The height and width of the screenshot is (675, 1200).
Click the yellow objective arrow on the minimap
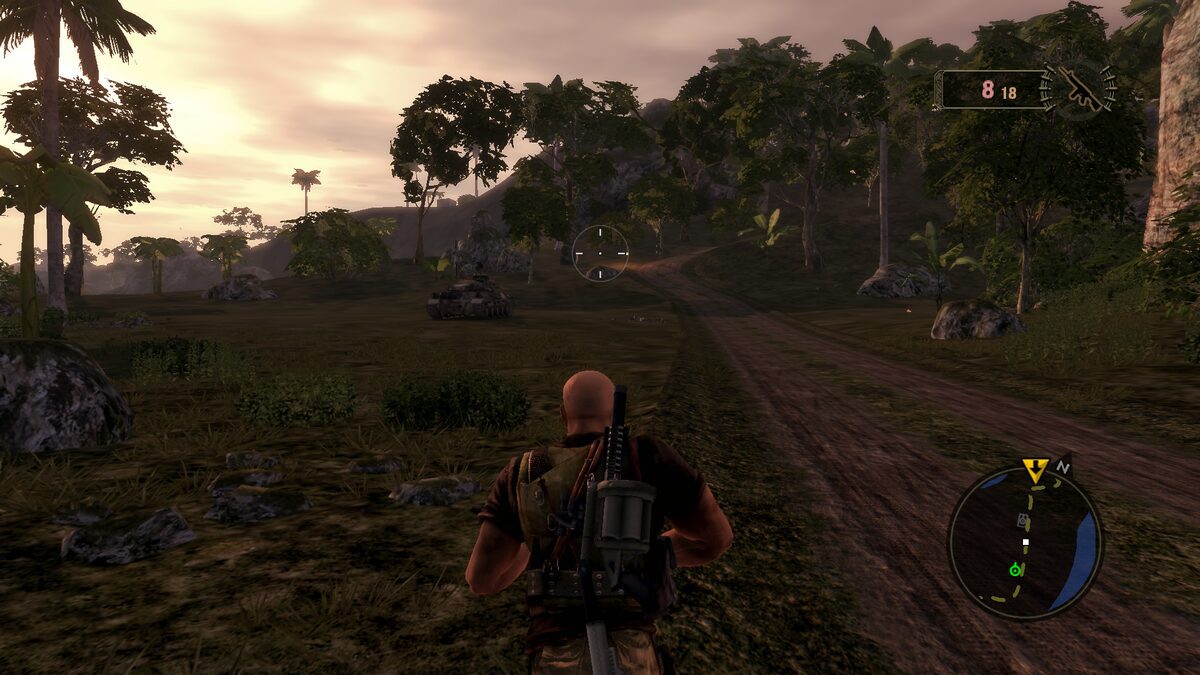[x=1035, y=469]
